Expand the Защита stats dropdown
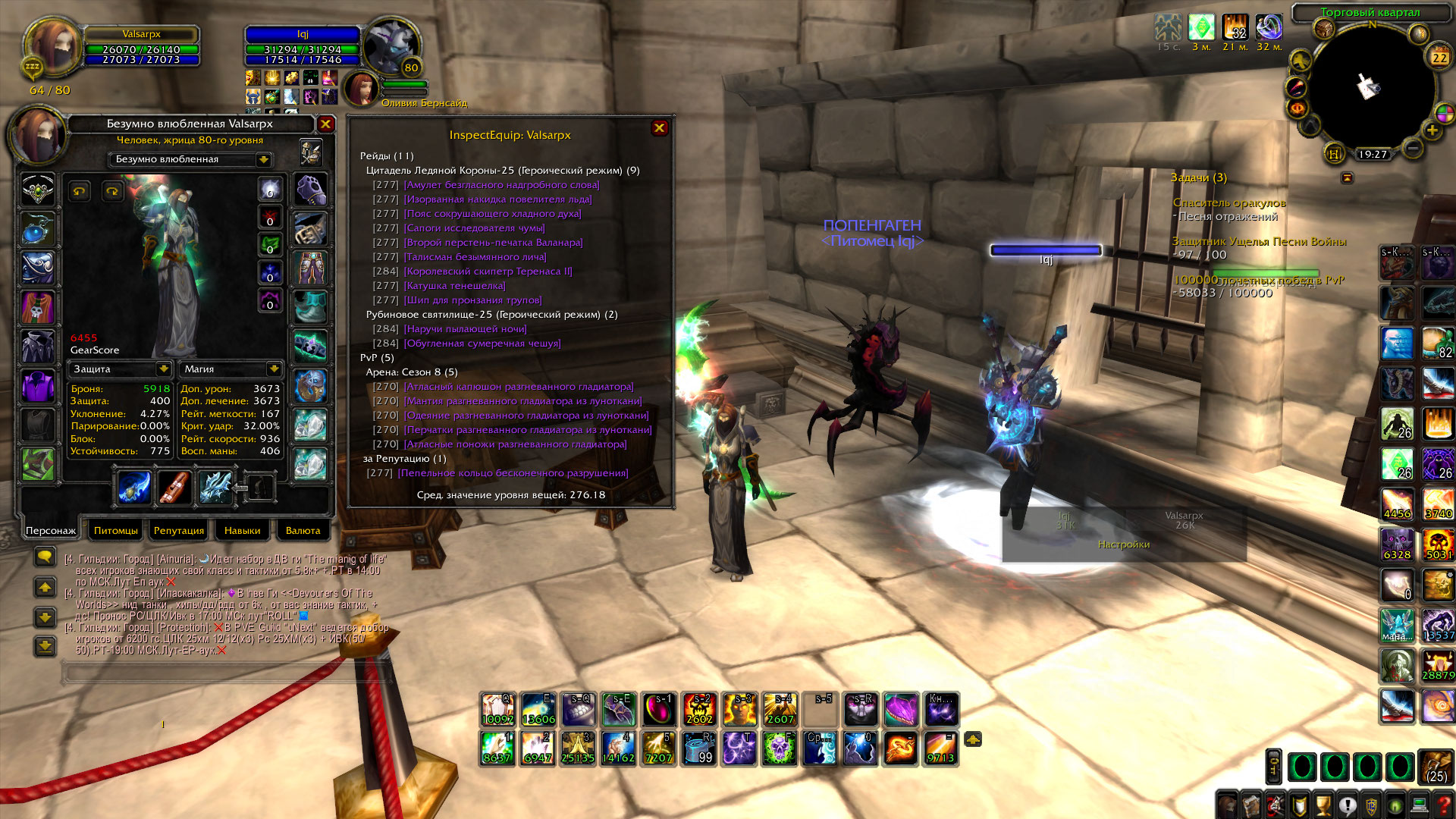Screen dimensions: 1456x819 [x=163, y=369]
